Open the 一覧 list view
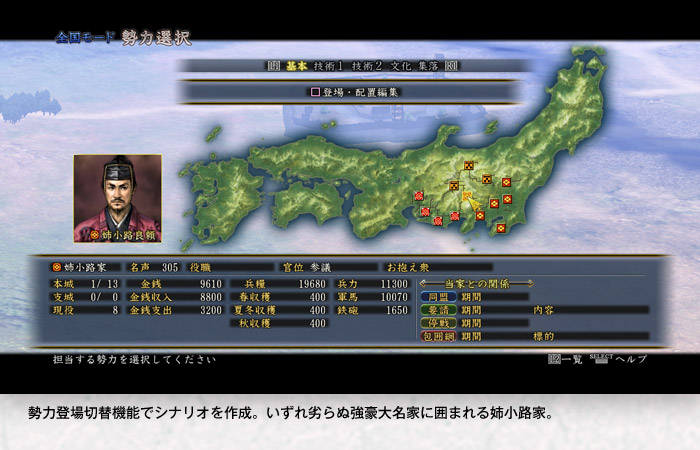The height and width of the screenshot is (450, 700). (x=565, y=358)
